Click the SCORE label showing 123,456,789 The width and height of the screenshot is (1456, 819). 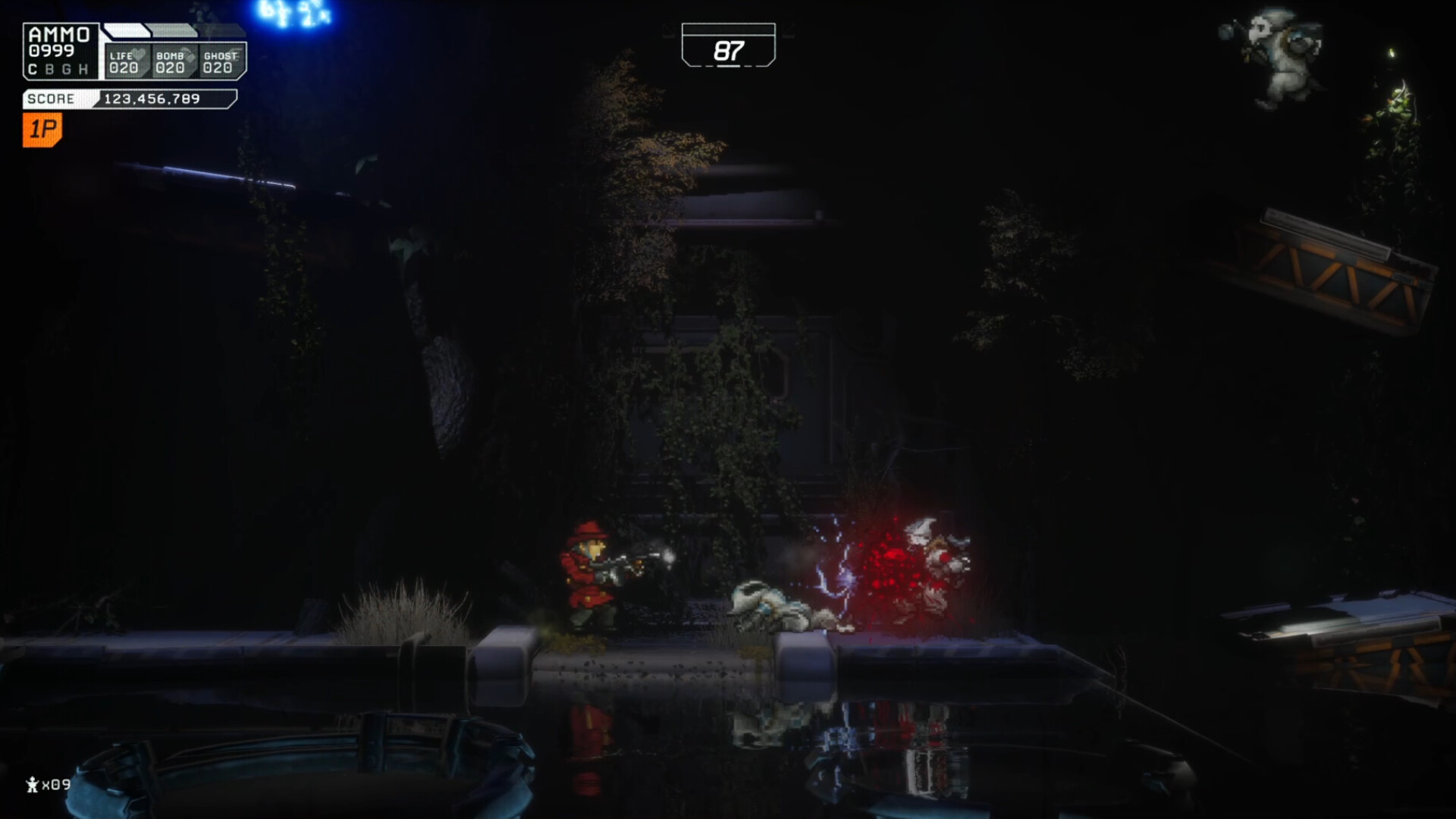(x=51, y=99)
